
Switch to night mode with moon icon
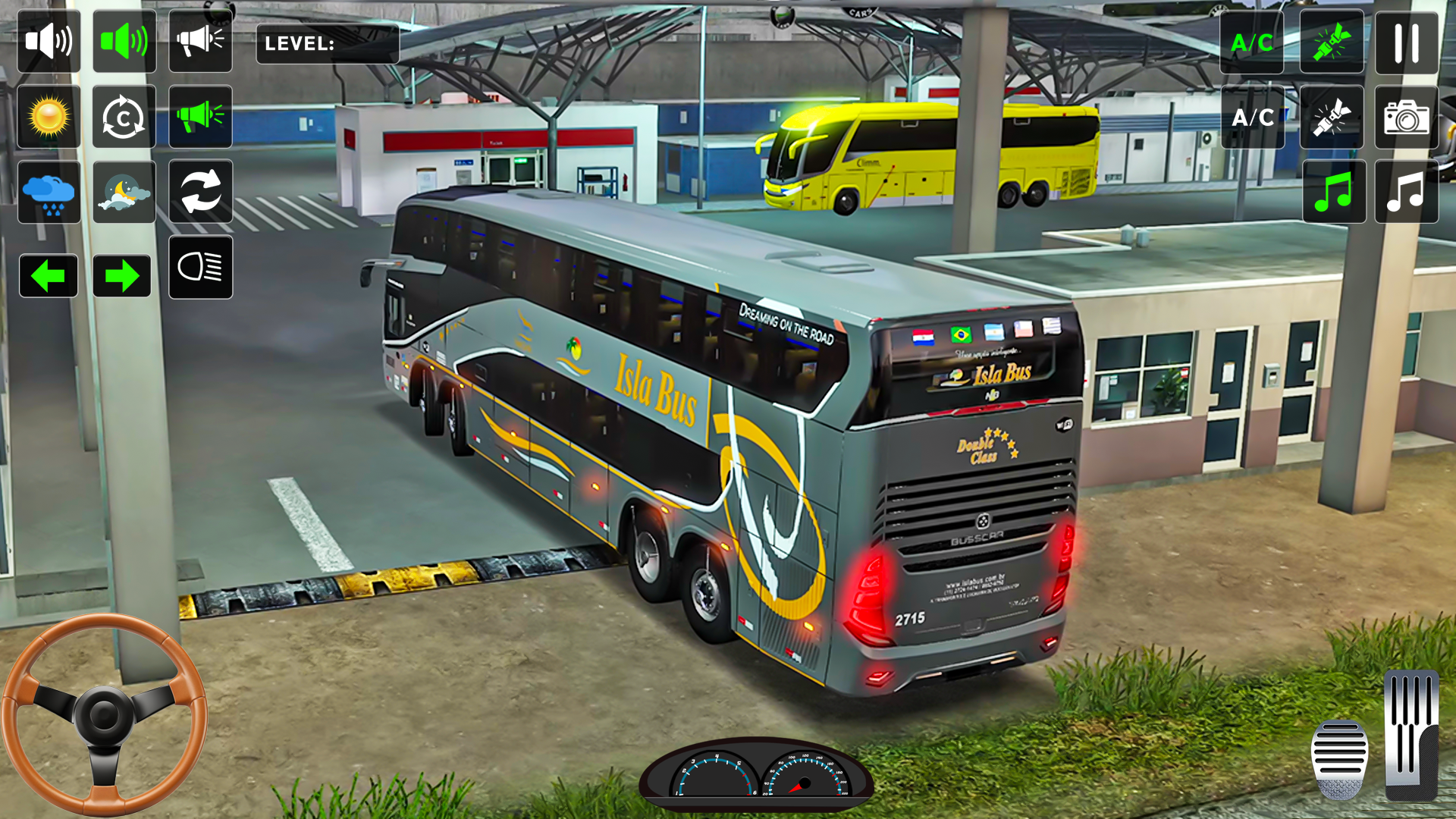click(x=124, y=192)
